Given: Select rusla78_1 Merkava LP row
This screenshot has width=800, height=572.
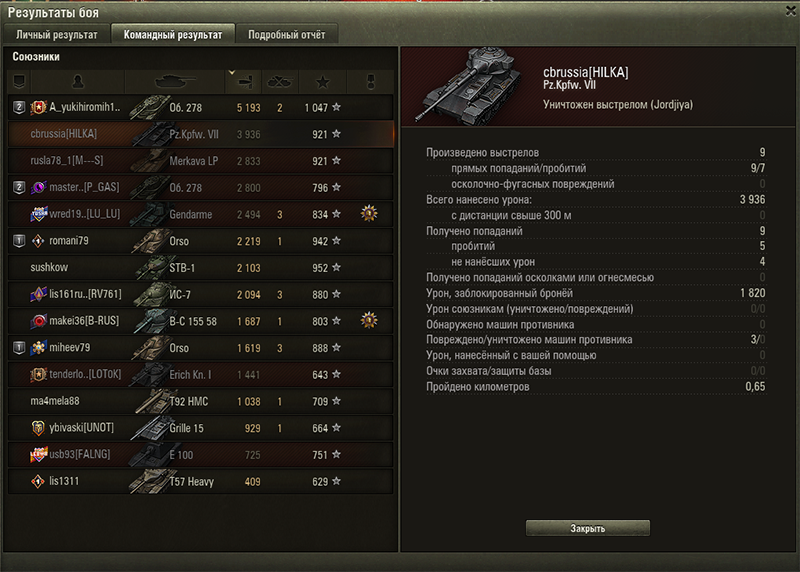Looking at the screenshot, I should coord(200,160).
